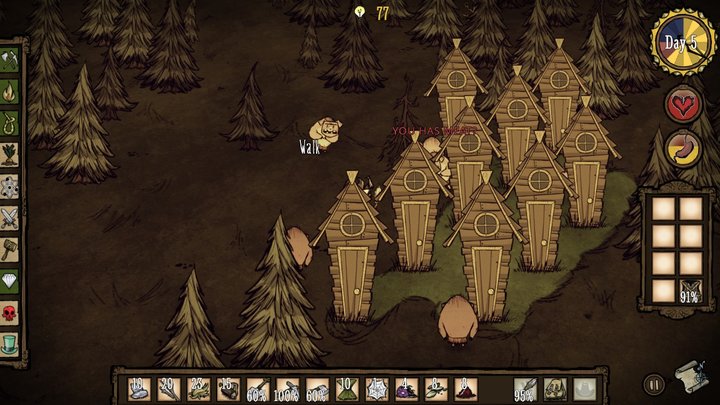Open the Tools crafting tab
Viewport: 720px width, 405px height.
pos(10,57)
